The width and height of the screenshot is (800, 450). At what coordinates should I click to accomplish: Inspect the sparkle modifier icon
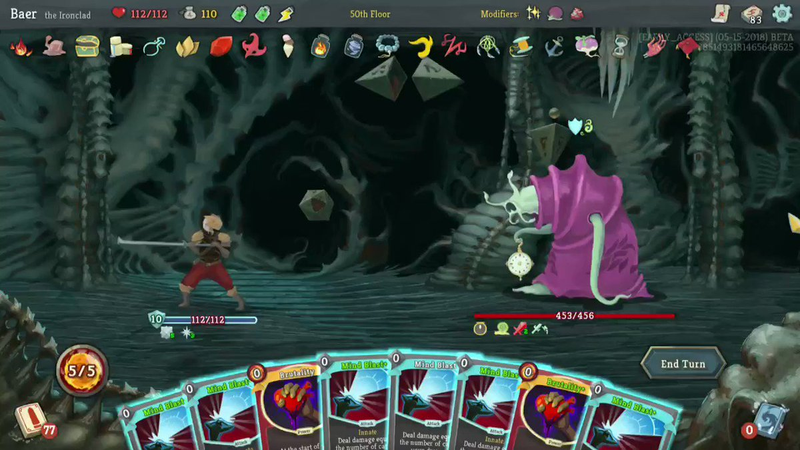pos(534,14)
